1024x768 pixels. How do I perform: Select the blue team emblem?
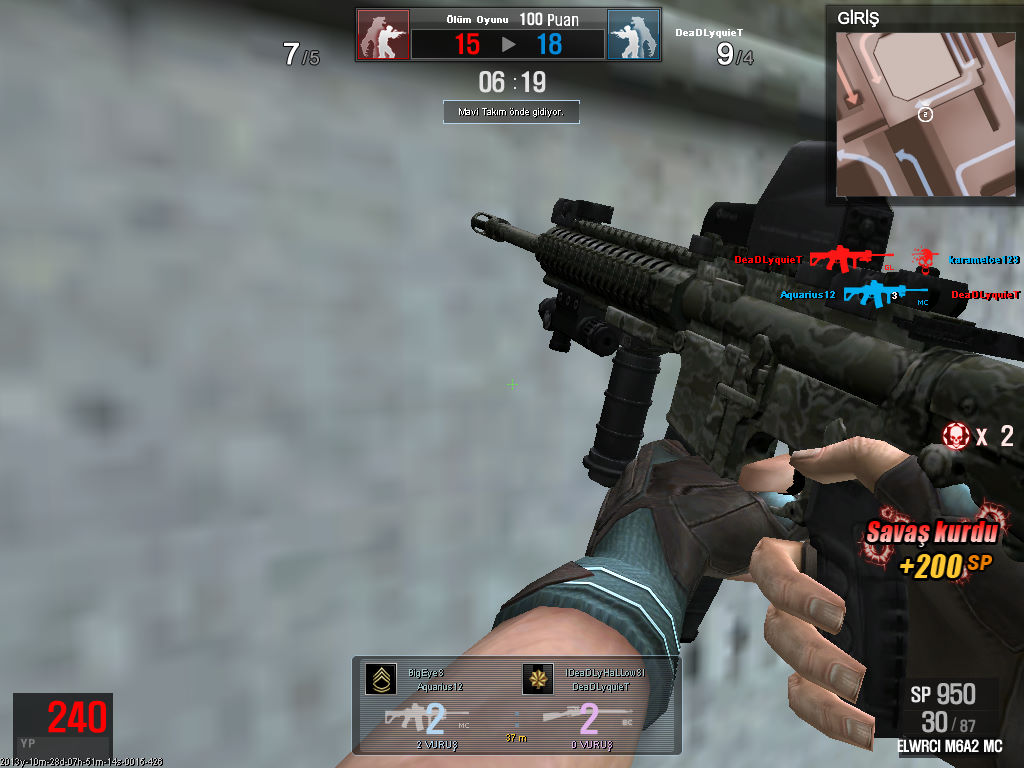coord(633,35)
